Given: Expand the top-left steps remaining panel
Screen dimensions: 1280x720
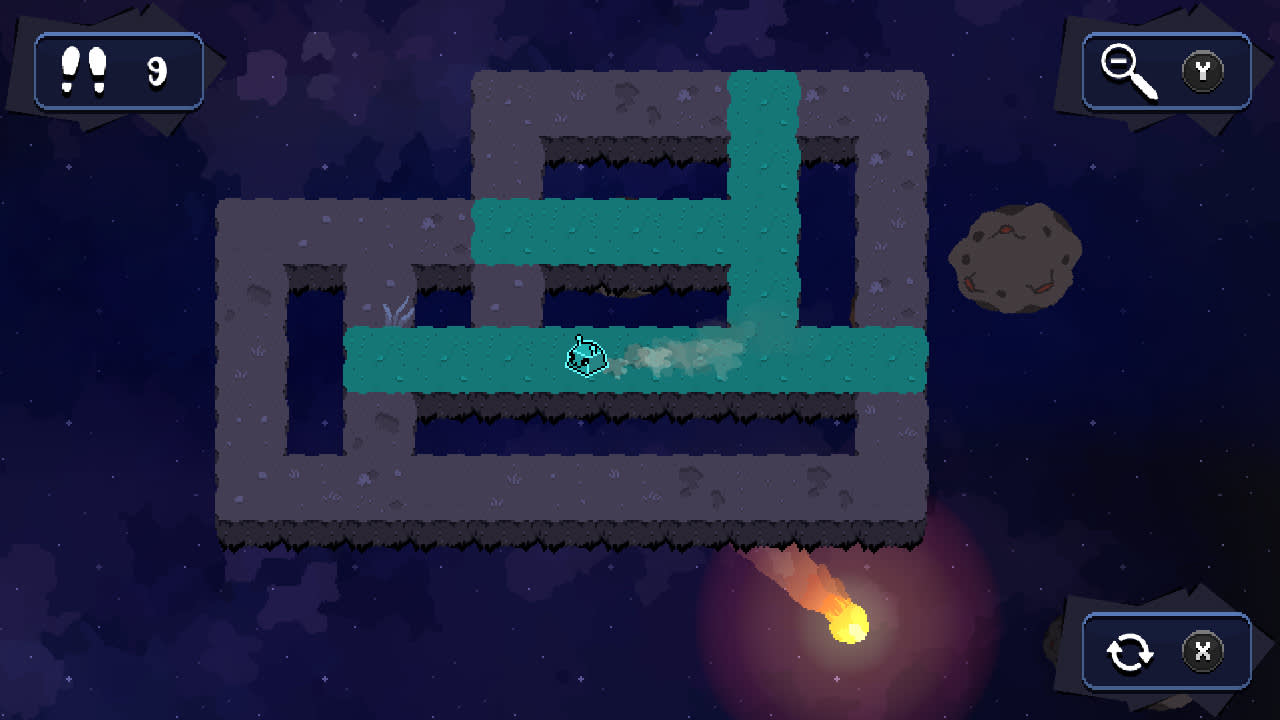Looking at the screenshot, I should click(118, 70).
